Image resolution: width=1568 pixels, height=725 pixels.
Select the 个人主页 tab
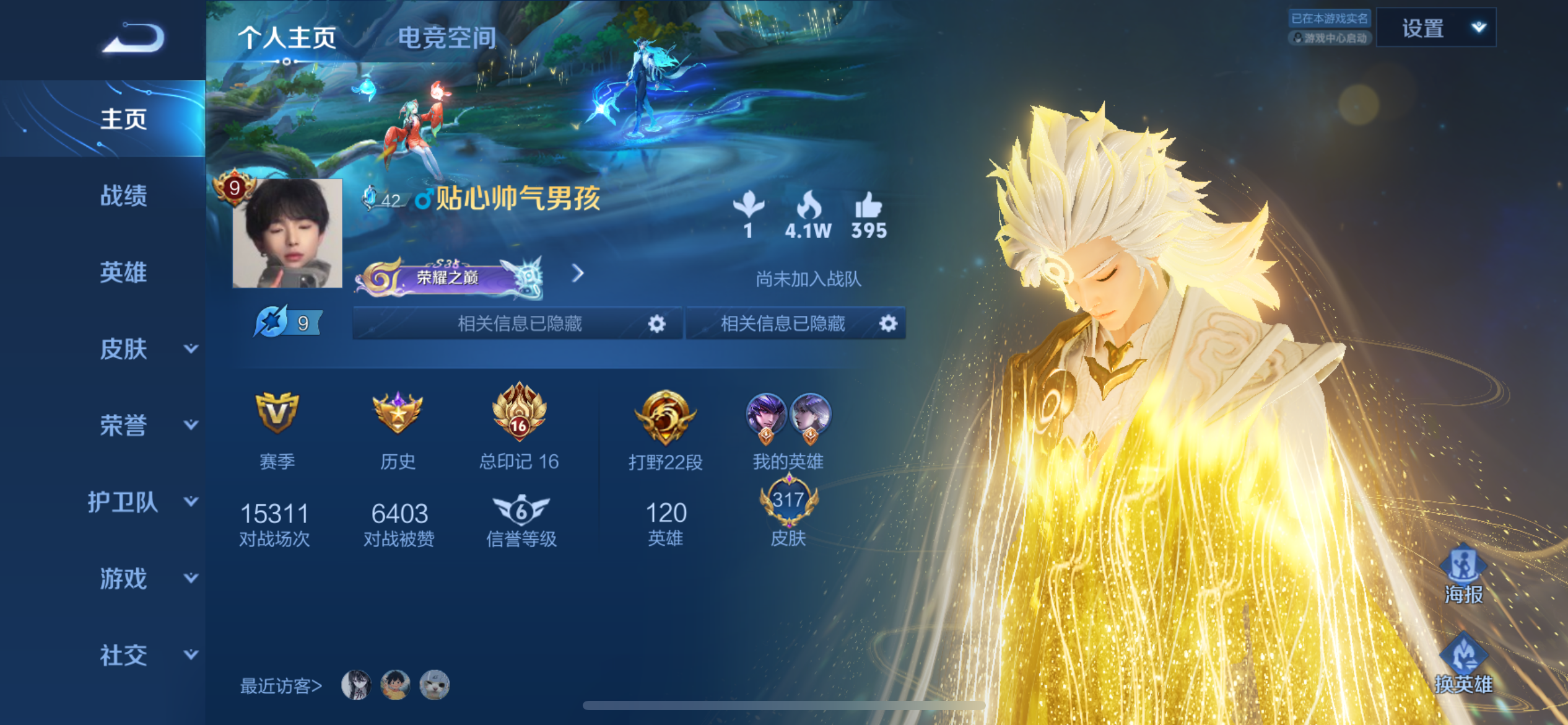pos(287,38)
